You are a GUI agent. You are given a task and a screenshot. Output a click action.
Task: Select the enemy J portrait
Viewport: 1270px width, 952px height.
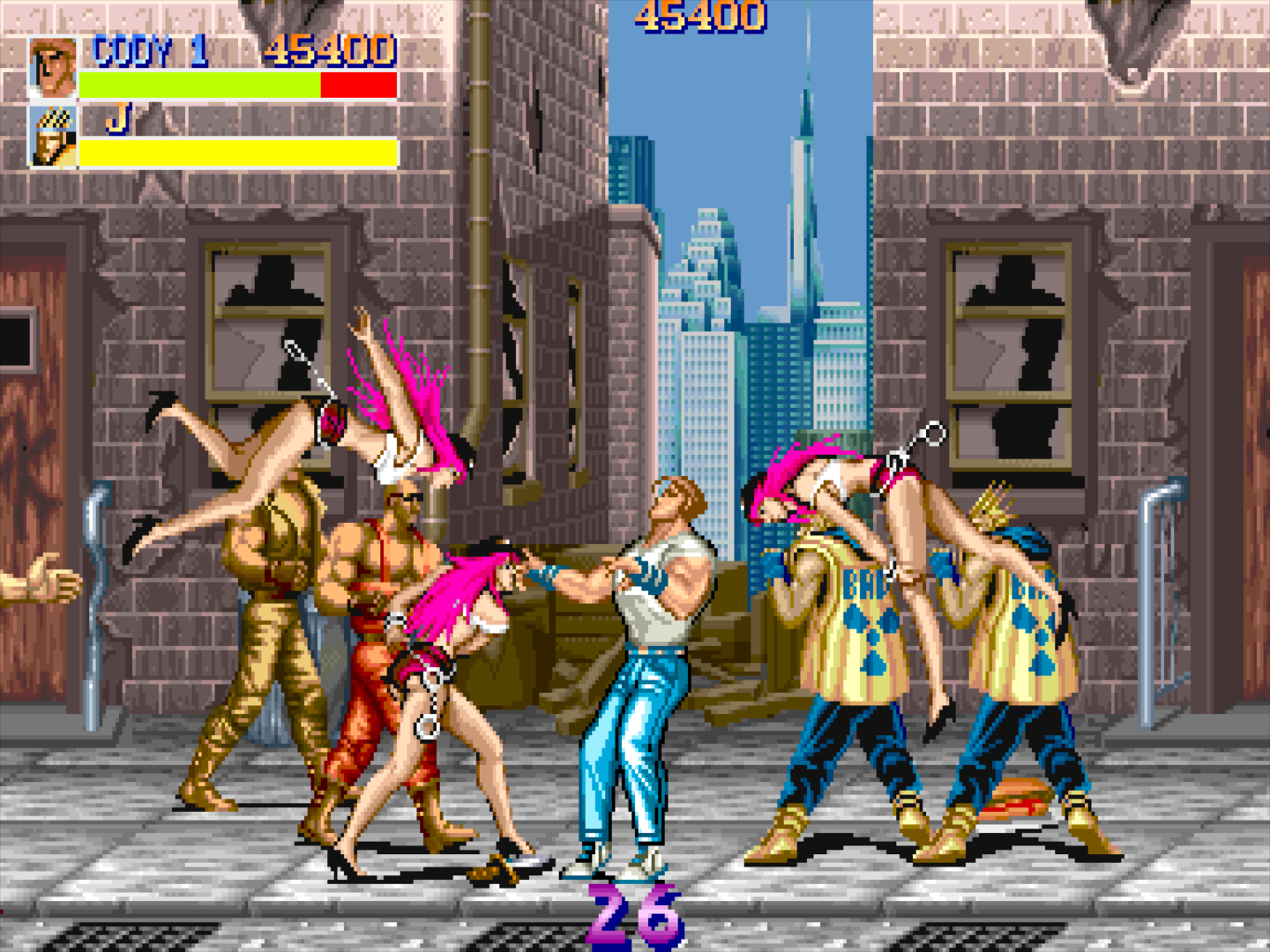click(53, 137)
